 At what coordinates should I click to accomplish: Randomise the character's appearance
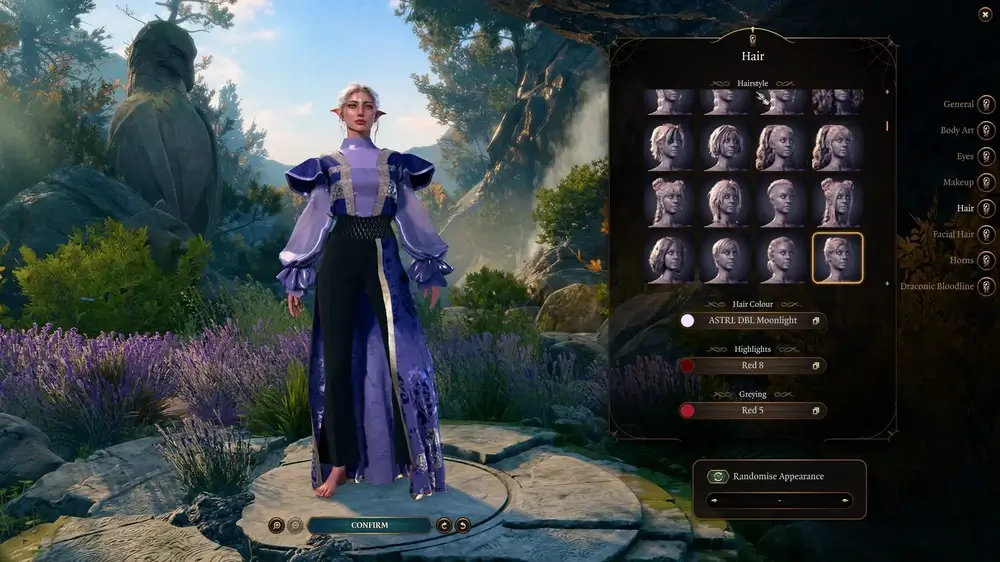pos(765,477)
